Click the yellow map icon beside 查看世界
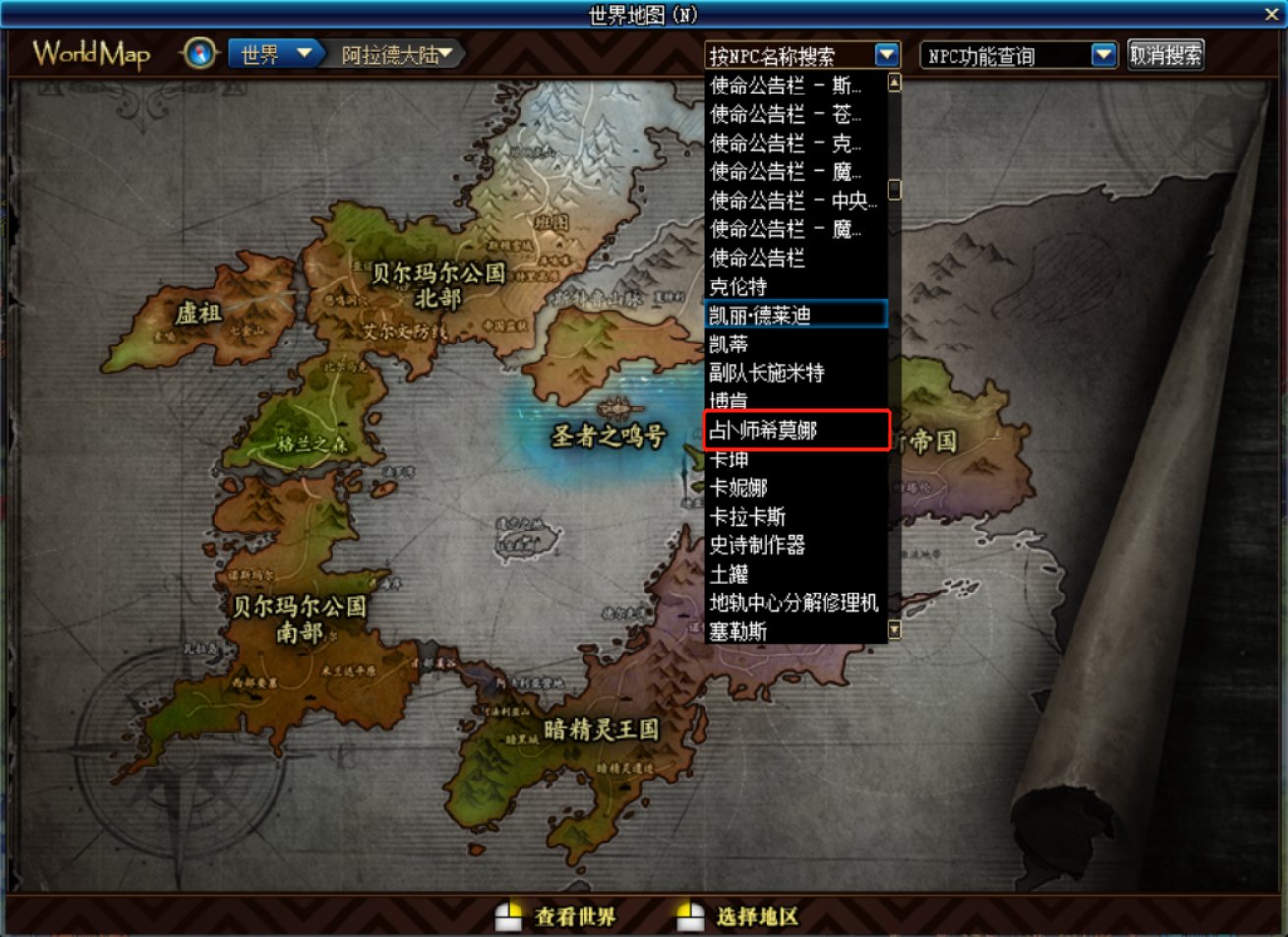 tap(511, 917)
